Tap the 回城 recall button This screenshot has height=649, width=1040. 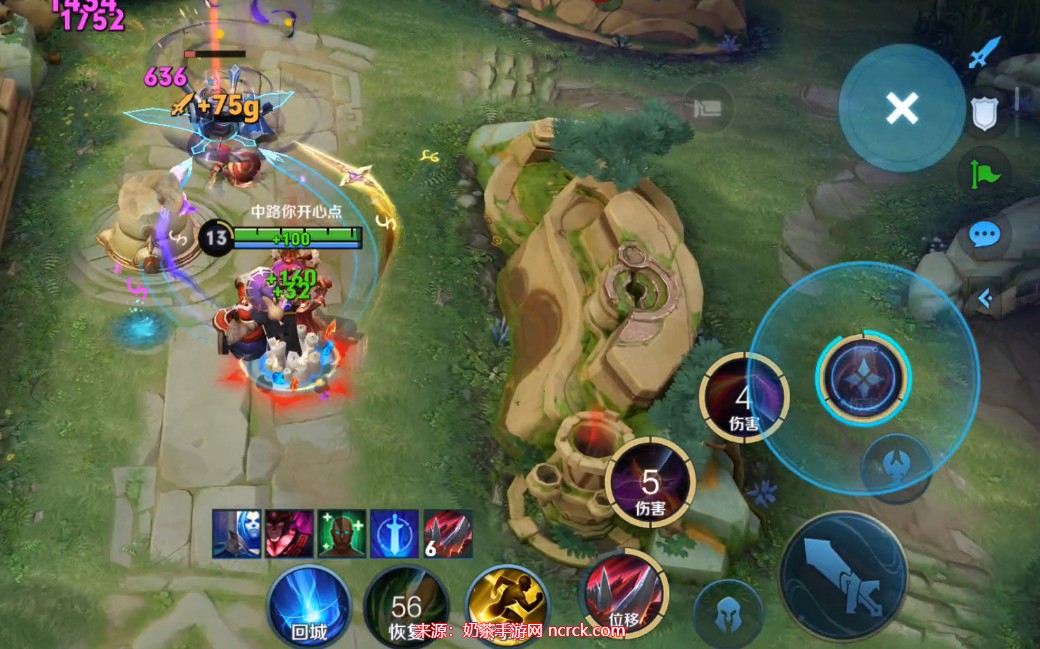(x=309, y=606)
